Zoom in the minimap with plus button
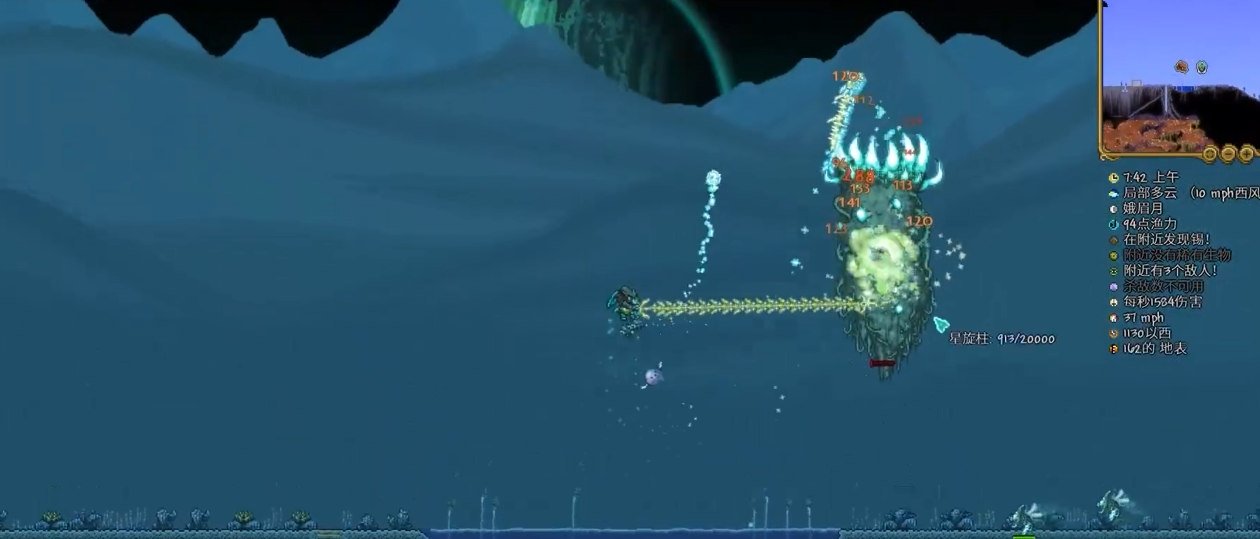This screenshot has width=1260, height=539. point(1246,154)
